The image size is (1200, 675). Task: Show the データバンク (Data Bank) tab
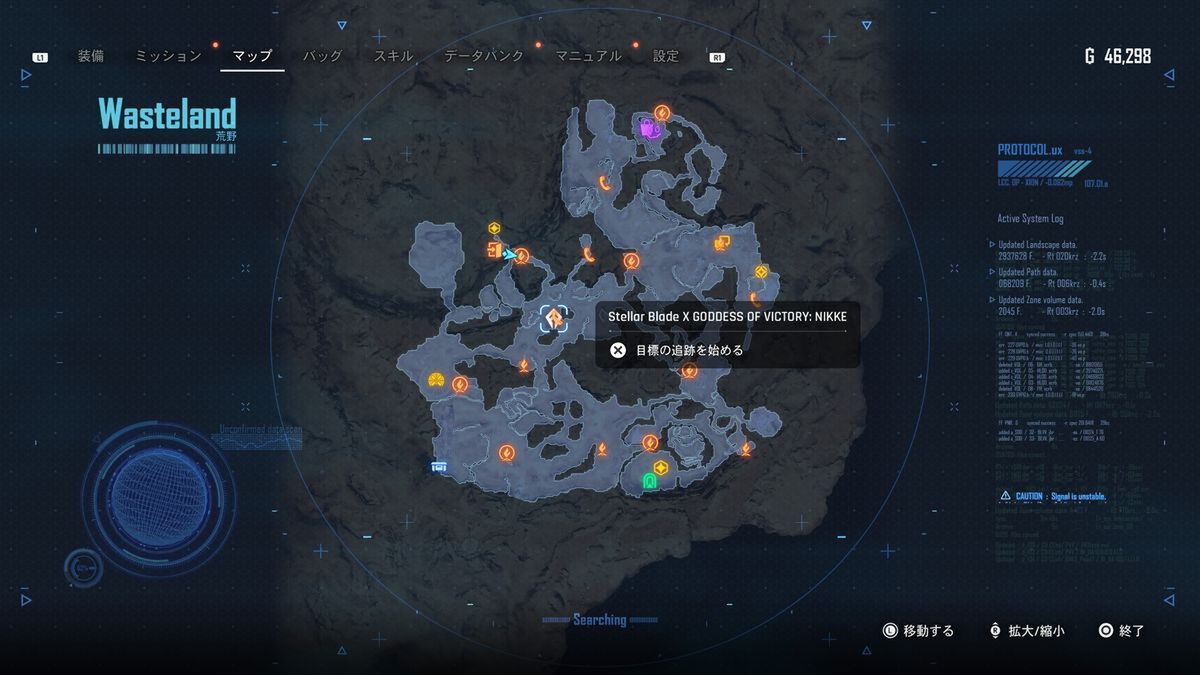(x=484, y=56)
